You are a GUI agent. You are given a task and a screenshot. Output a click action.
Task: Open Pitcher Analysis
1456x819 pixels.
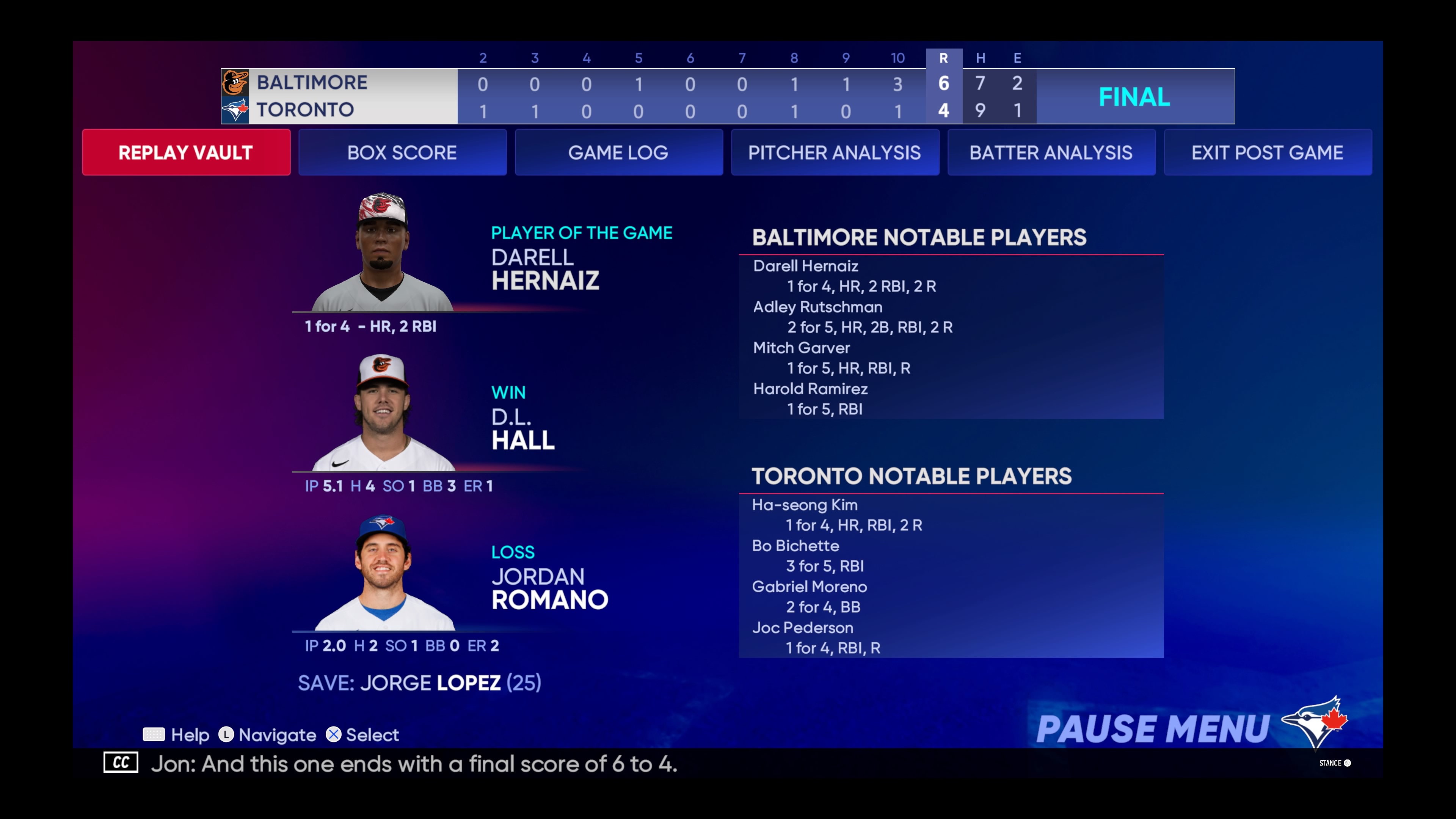point(835,152)
